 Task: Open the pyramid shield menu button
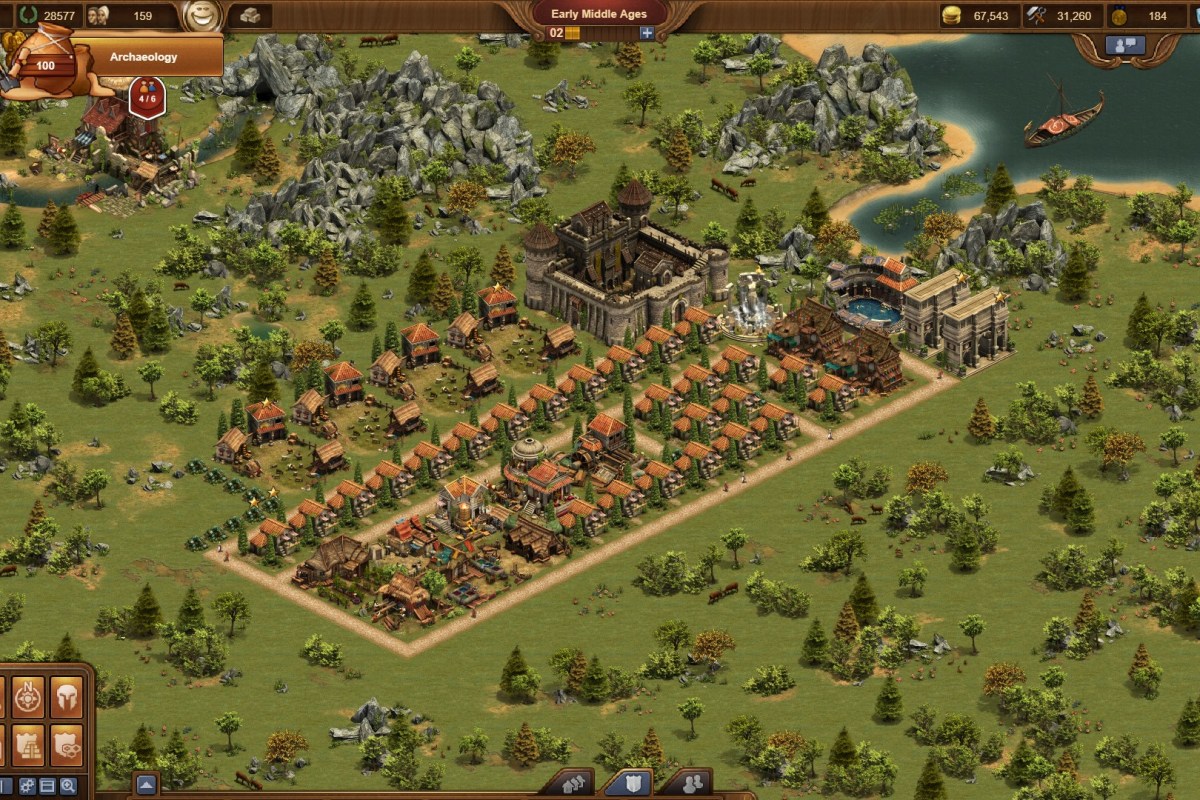click(28, 746)
